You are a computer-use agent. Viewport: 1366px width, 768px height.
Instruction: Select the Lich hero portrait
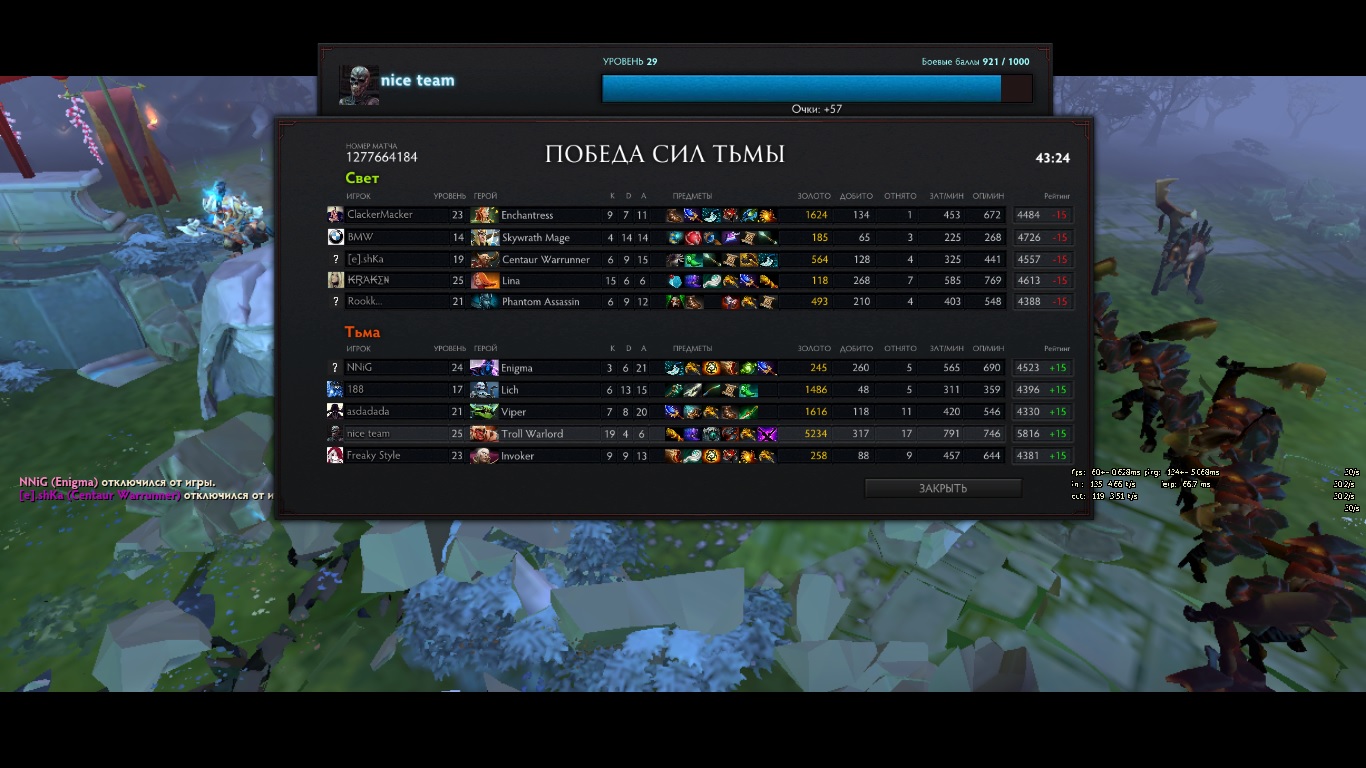484,390
